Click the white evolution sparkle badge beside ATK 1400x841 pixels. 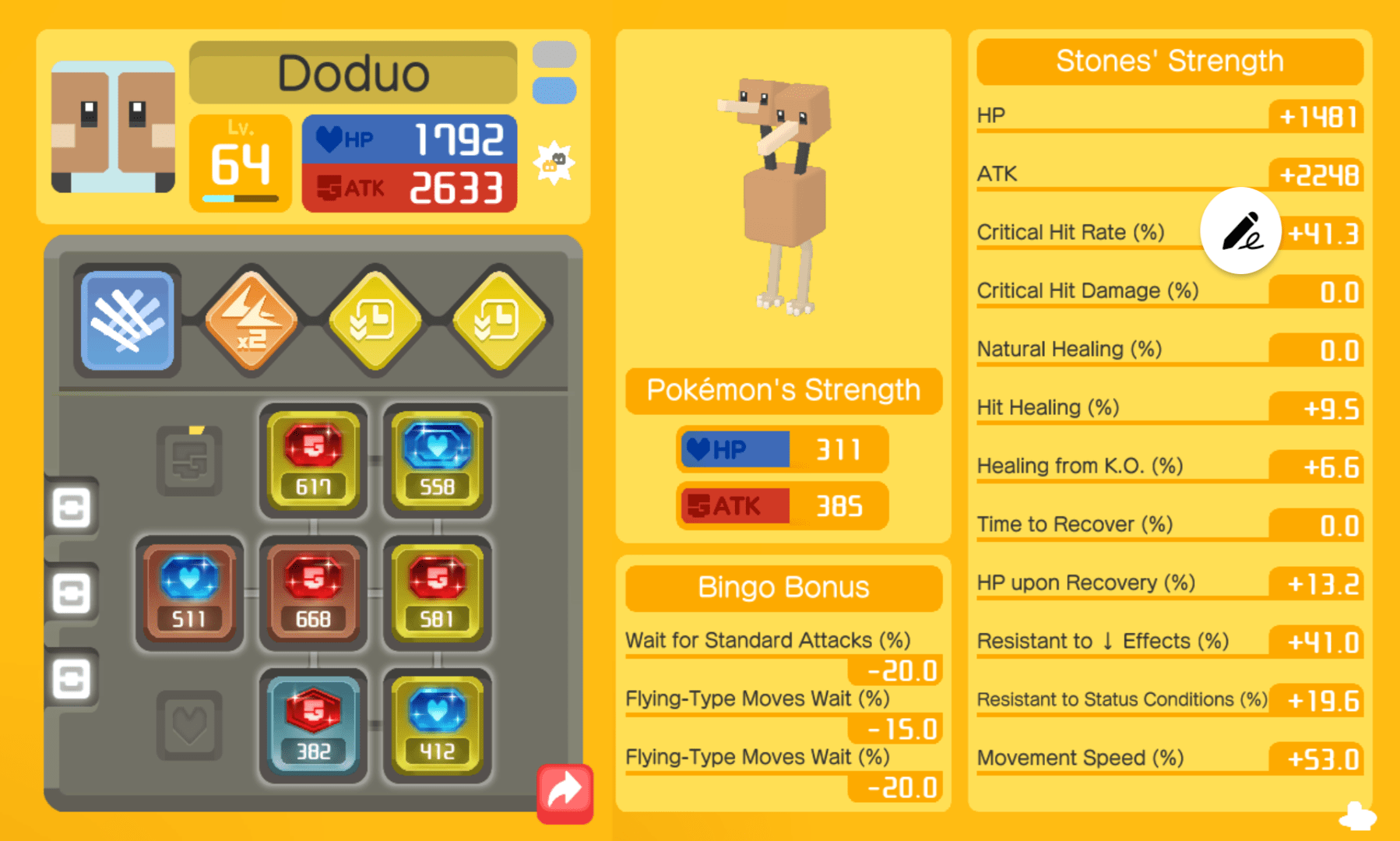(554, 161)
